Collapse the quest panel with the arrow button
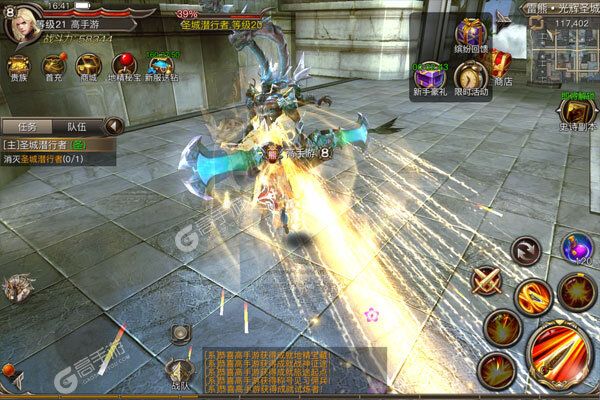Viewport: 600px width, 400px height. click(114, 127)
